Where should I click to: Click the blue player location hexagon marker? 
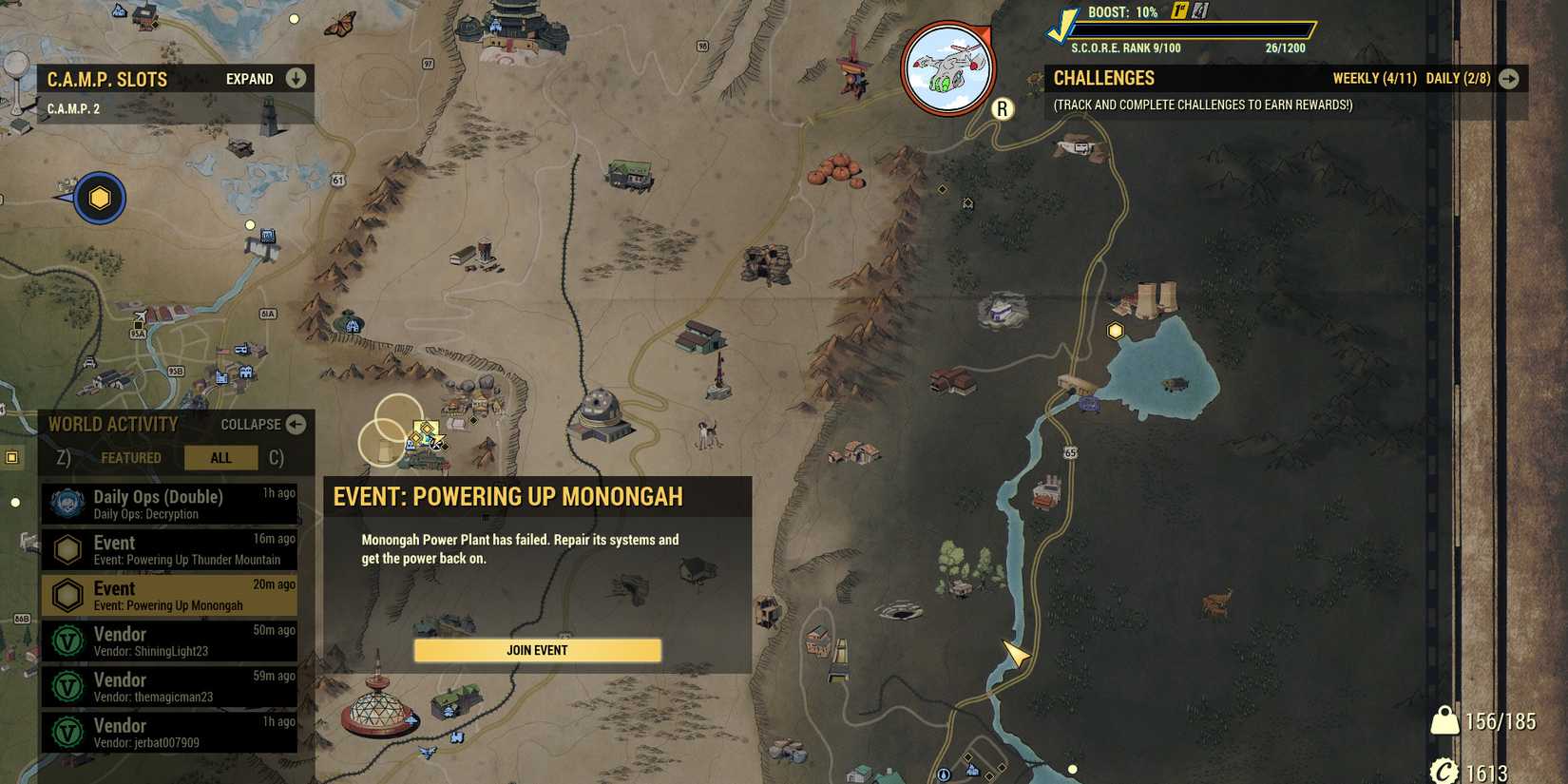click(x=98, y=198)
